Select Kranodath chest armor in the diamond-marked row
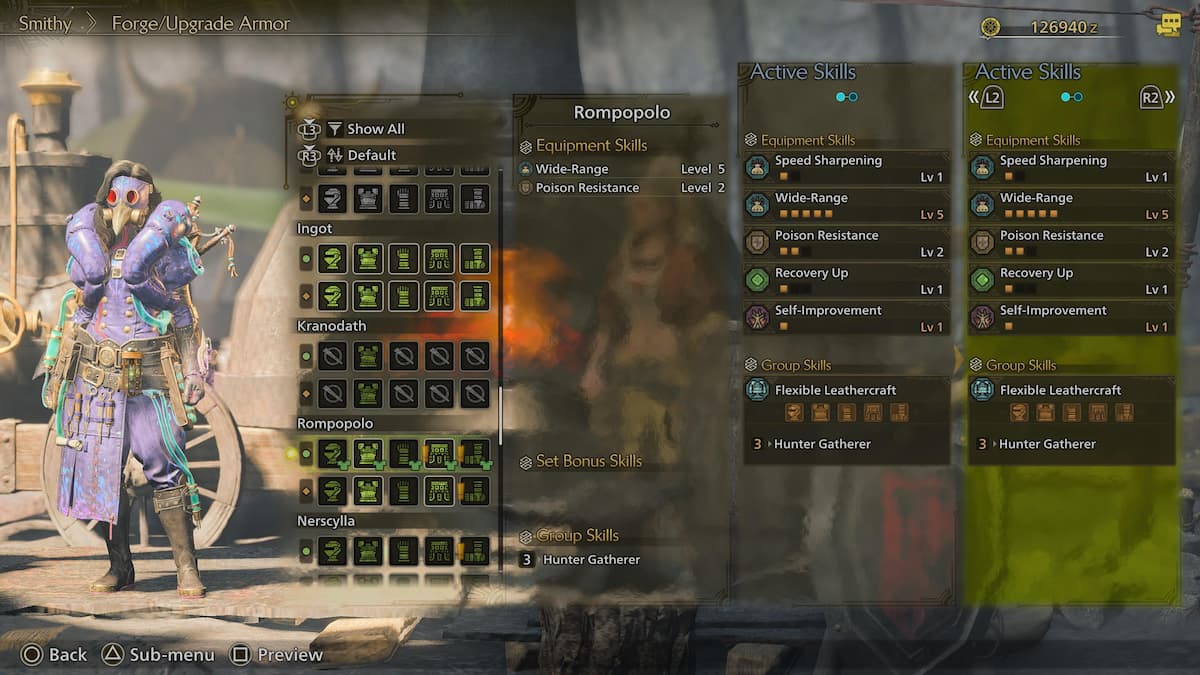This screenshot has height=675, width=1200. (368, 393)
